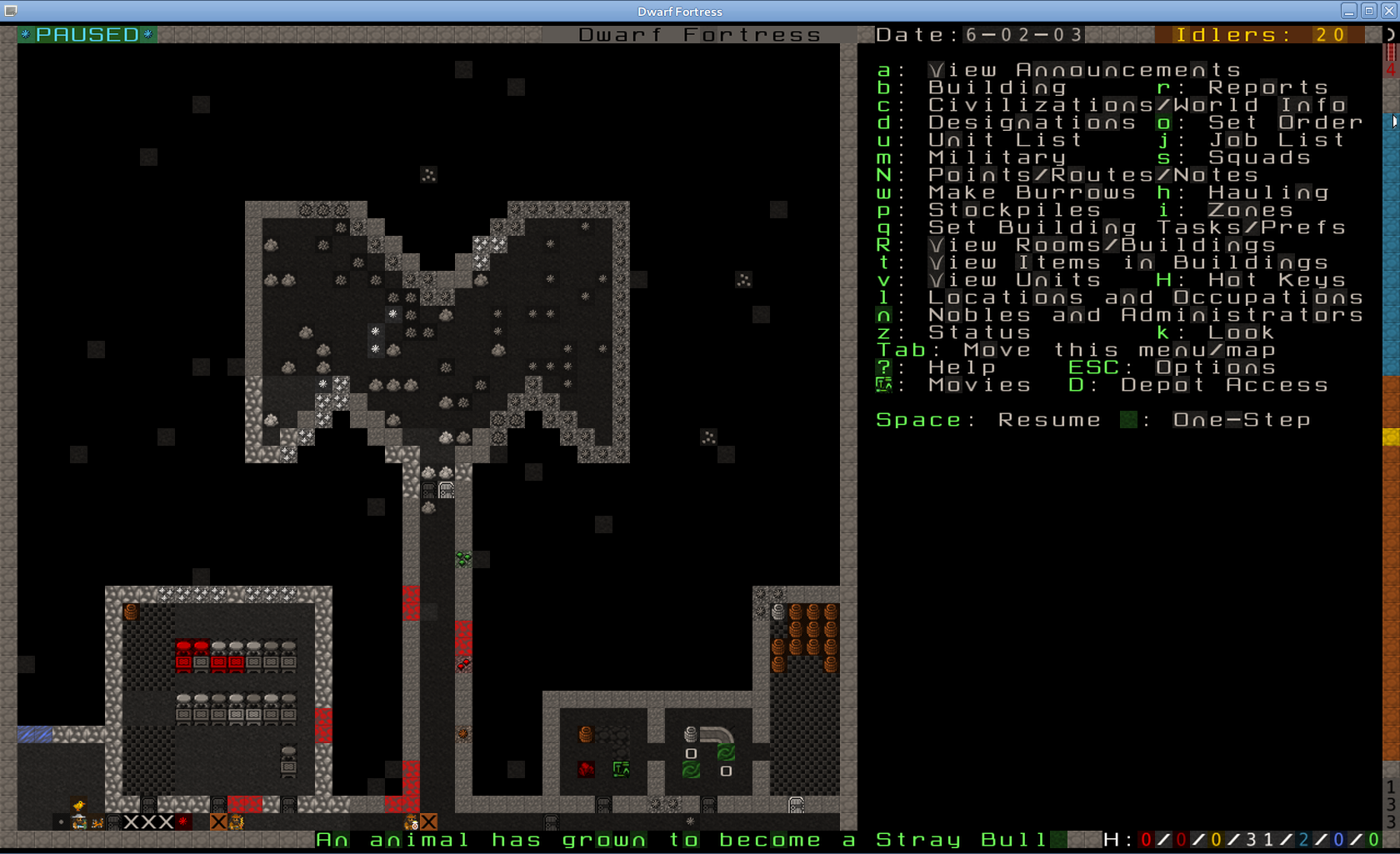The height and width of the screenshot is (854, 1400).
Task: Open the Reports entry
Action: (x=1267, y=87)
